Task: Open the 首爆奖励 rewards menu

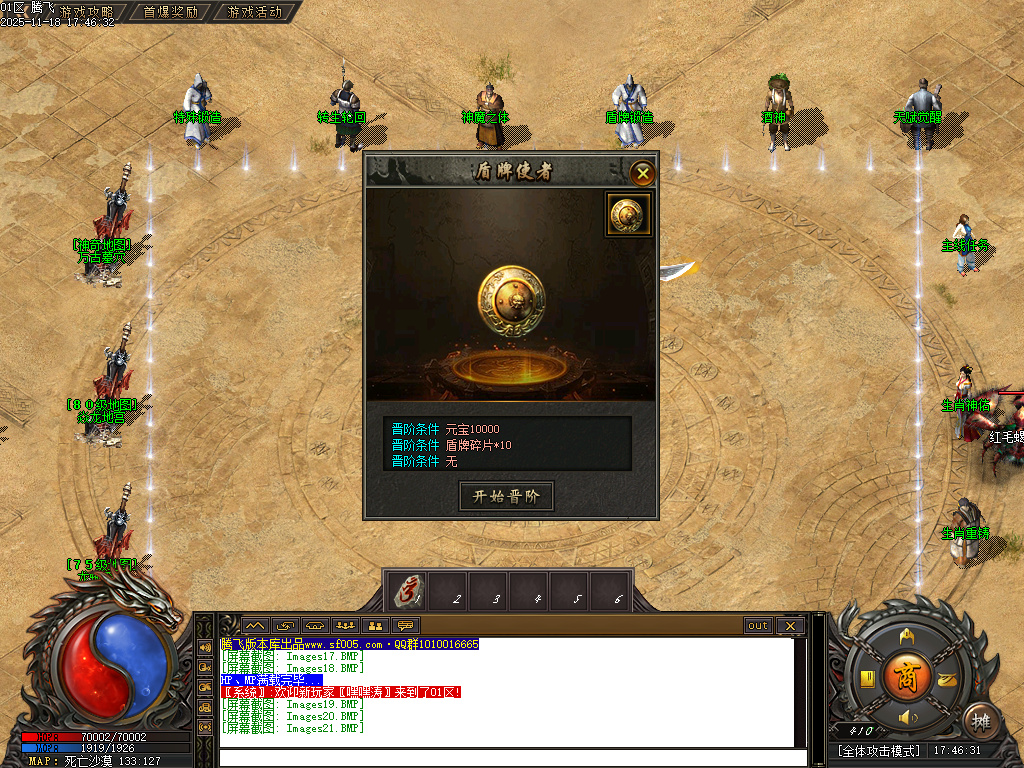Action: (170, 12)
